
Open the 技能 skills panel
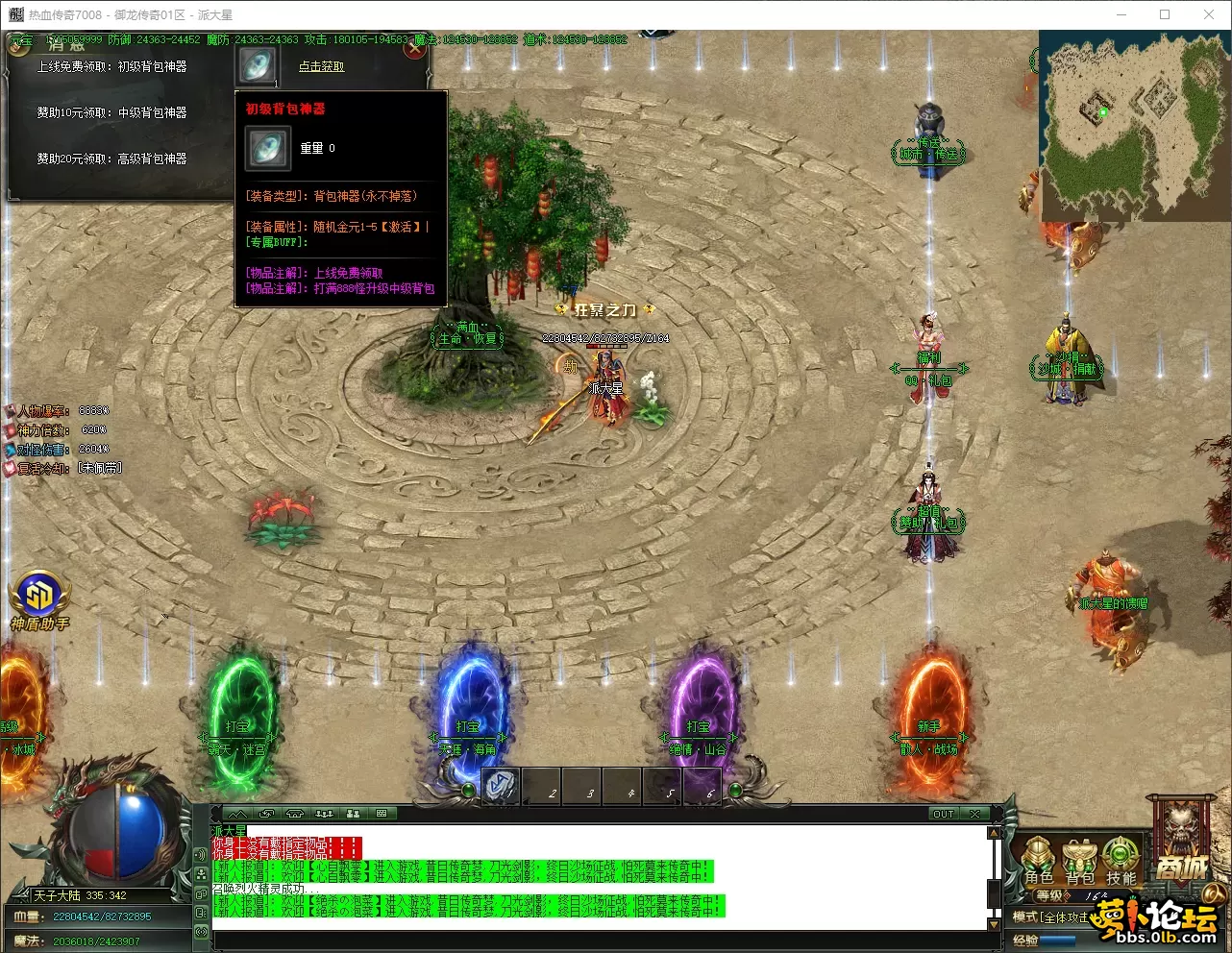coord(1121,859)
